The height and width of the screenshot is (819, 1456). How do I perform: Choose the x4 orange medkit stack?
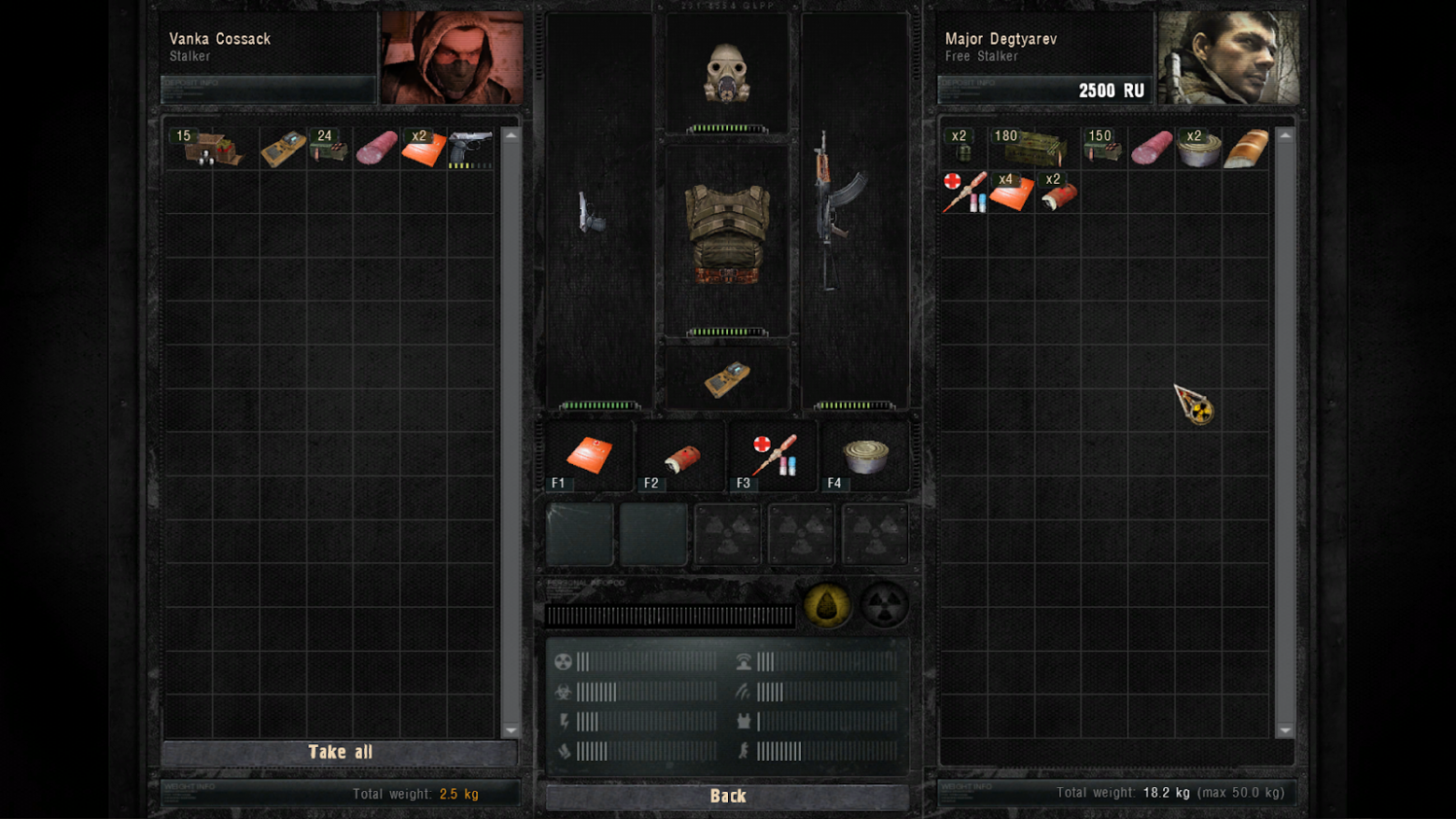point(1011,192)
